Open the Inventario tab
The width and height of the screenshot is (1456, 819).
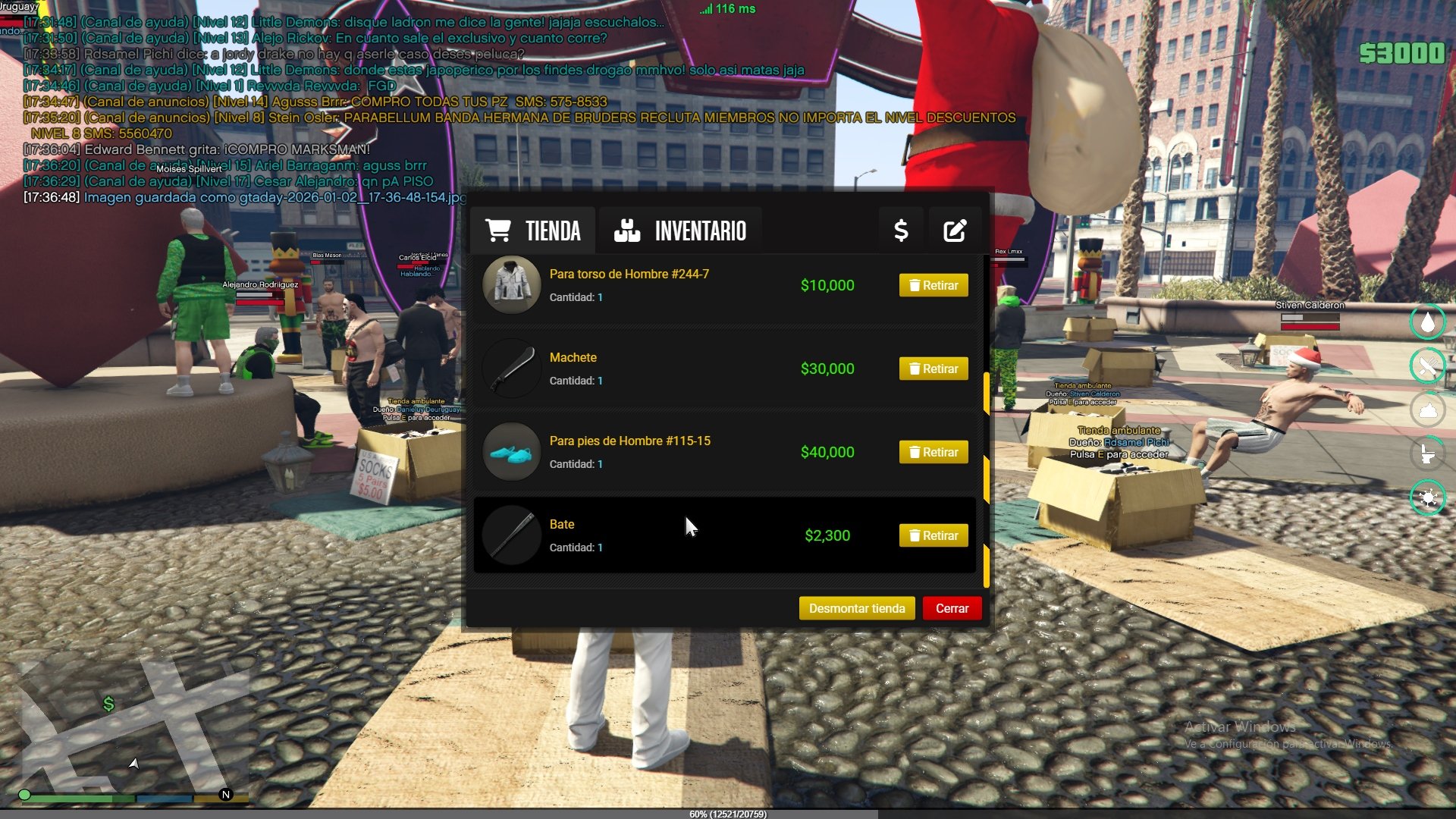[x=680, y=231]
